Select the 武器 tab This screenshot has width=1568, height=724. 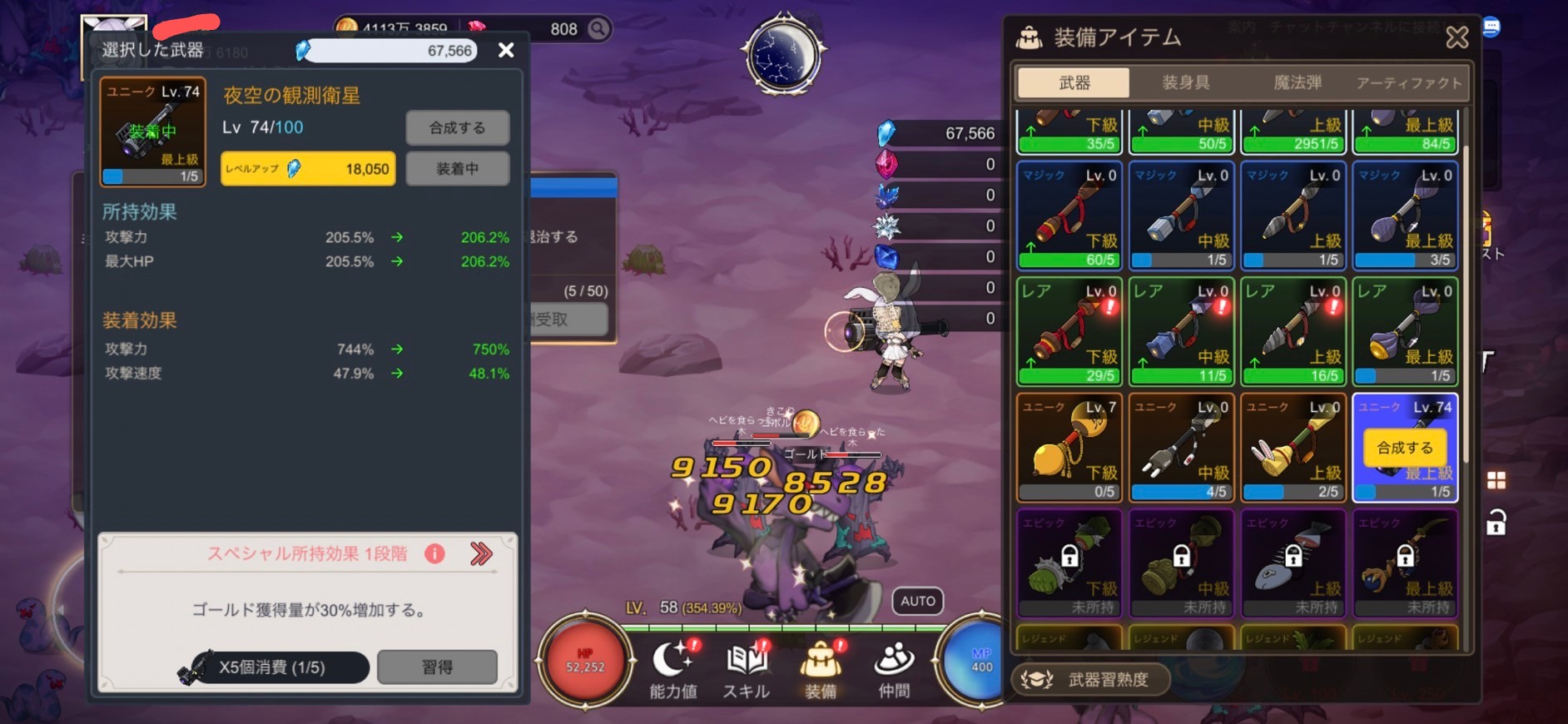(x=1074, y=82)
